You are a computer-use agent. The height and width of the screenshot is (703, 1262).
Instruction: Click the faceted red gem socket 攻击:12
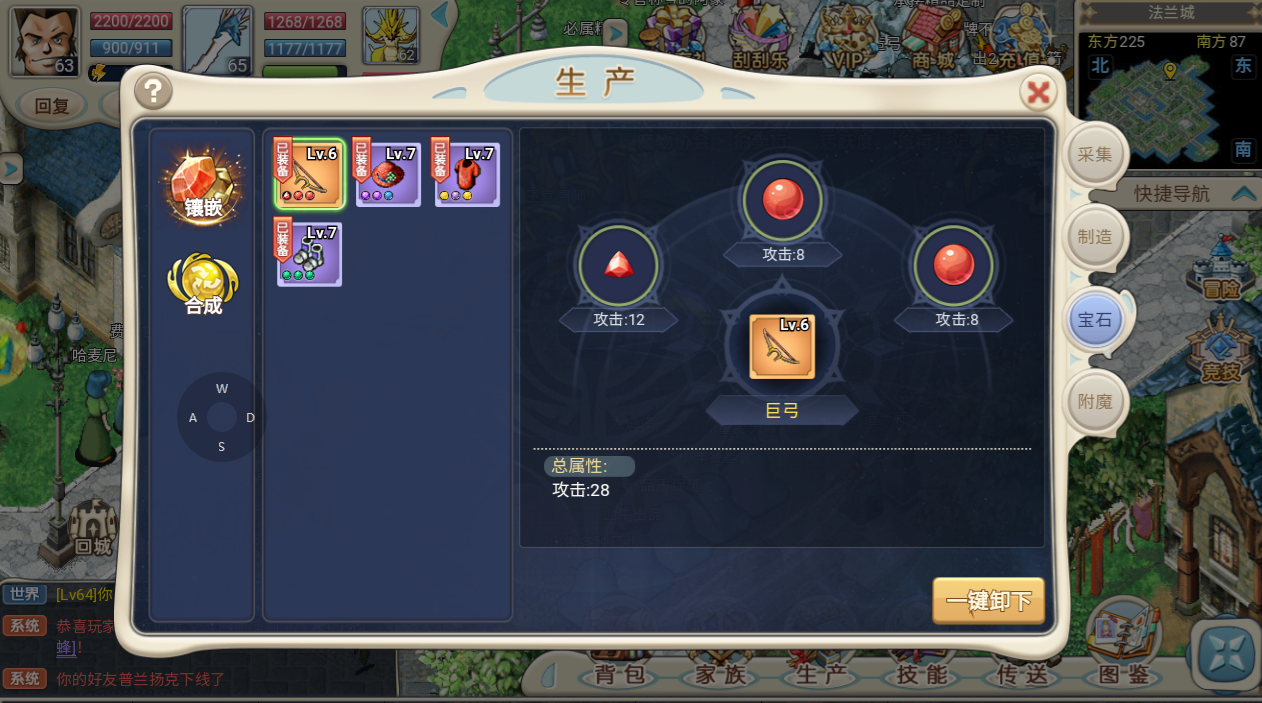click(618, 265)
